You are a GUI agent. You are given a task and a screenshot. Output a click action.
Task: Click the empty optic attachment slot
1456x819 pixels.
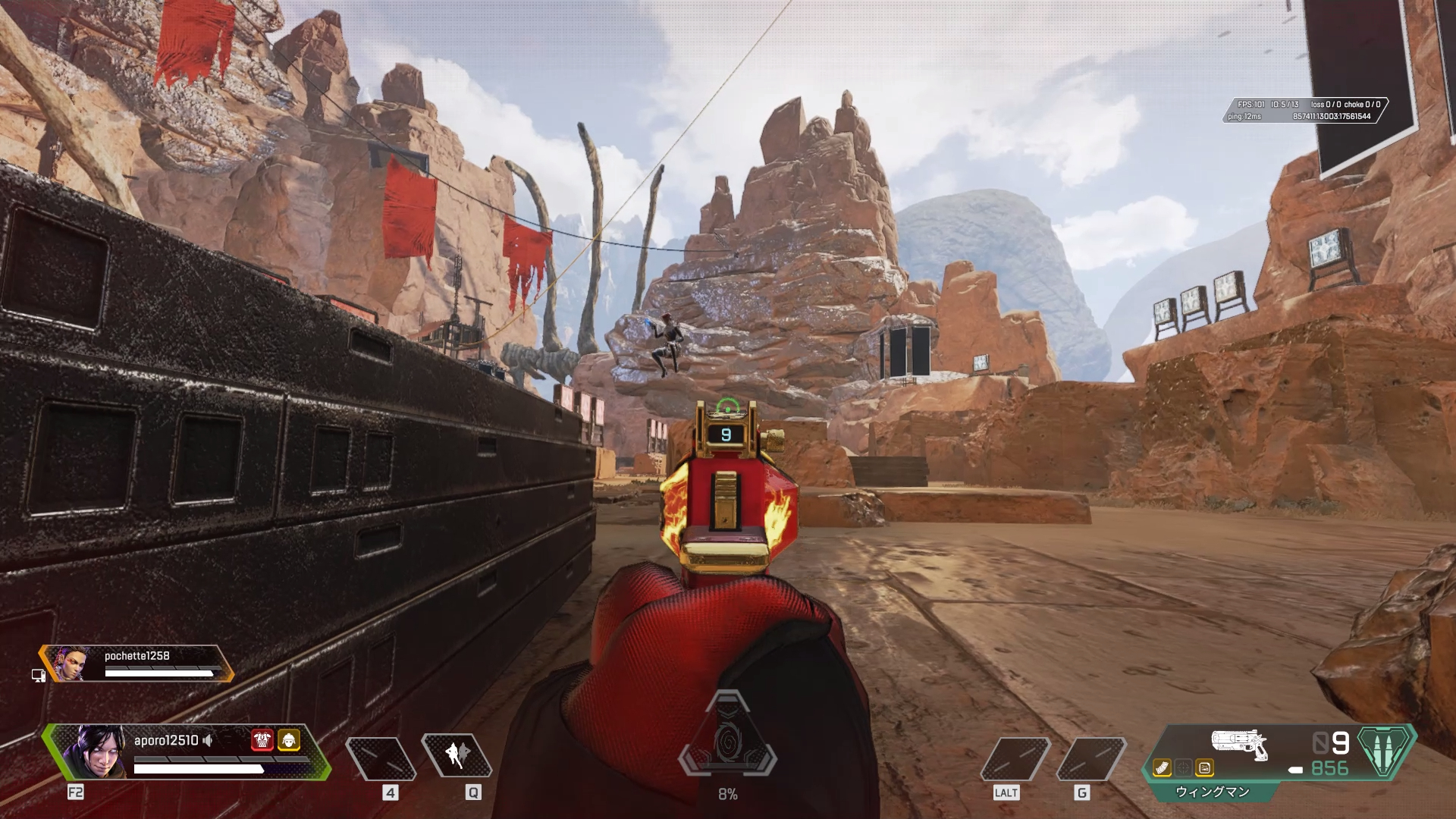coord(1183,769)
